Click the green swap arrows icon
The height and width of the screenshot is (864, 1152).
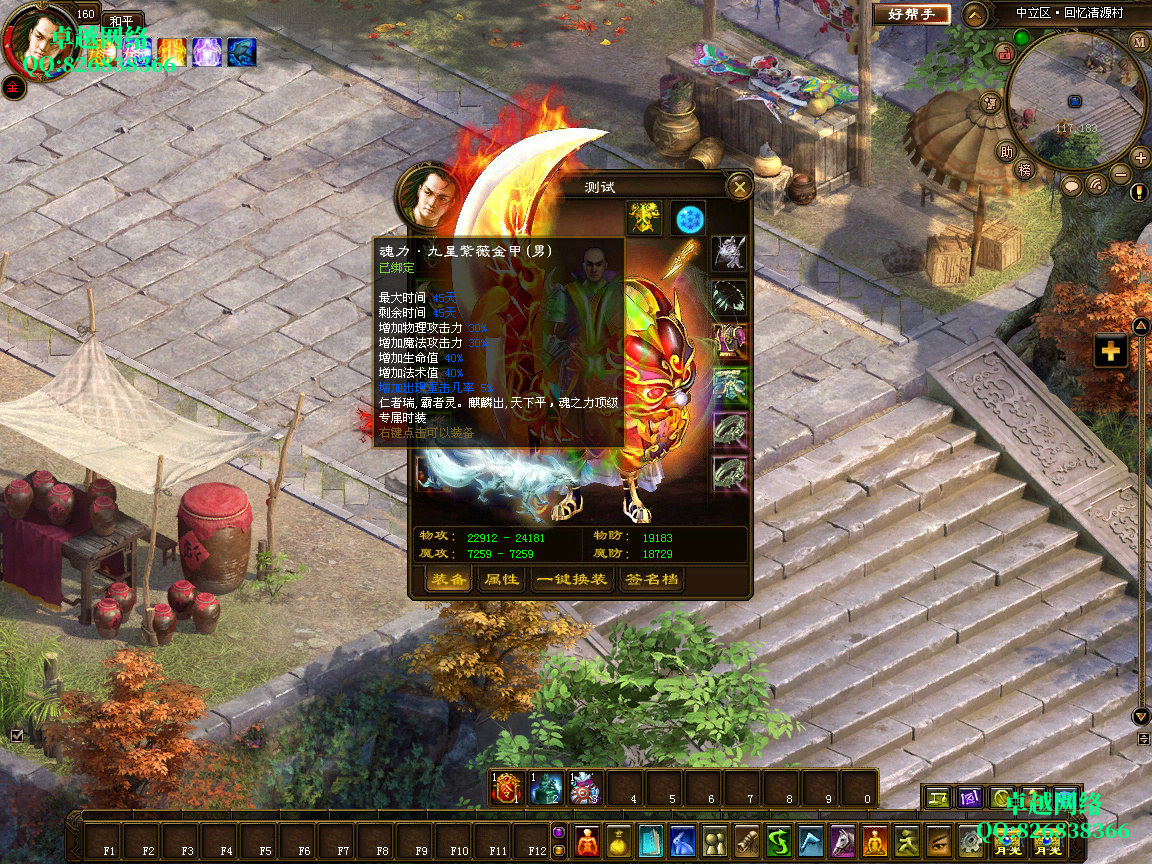pyautogui.click(x=779, y=841)
